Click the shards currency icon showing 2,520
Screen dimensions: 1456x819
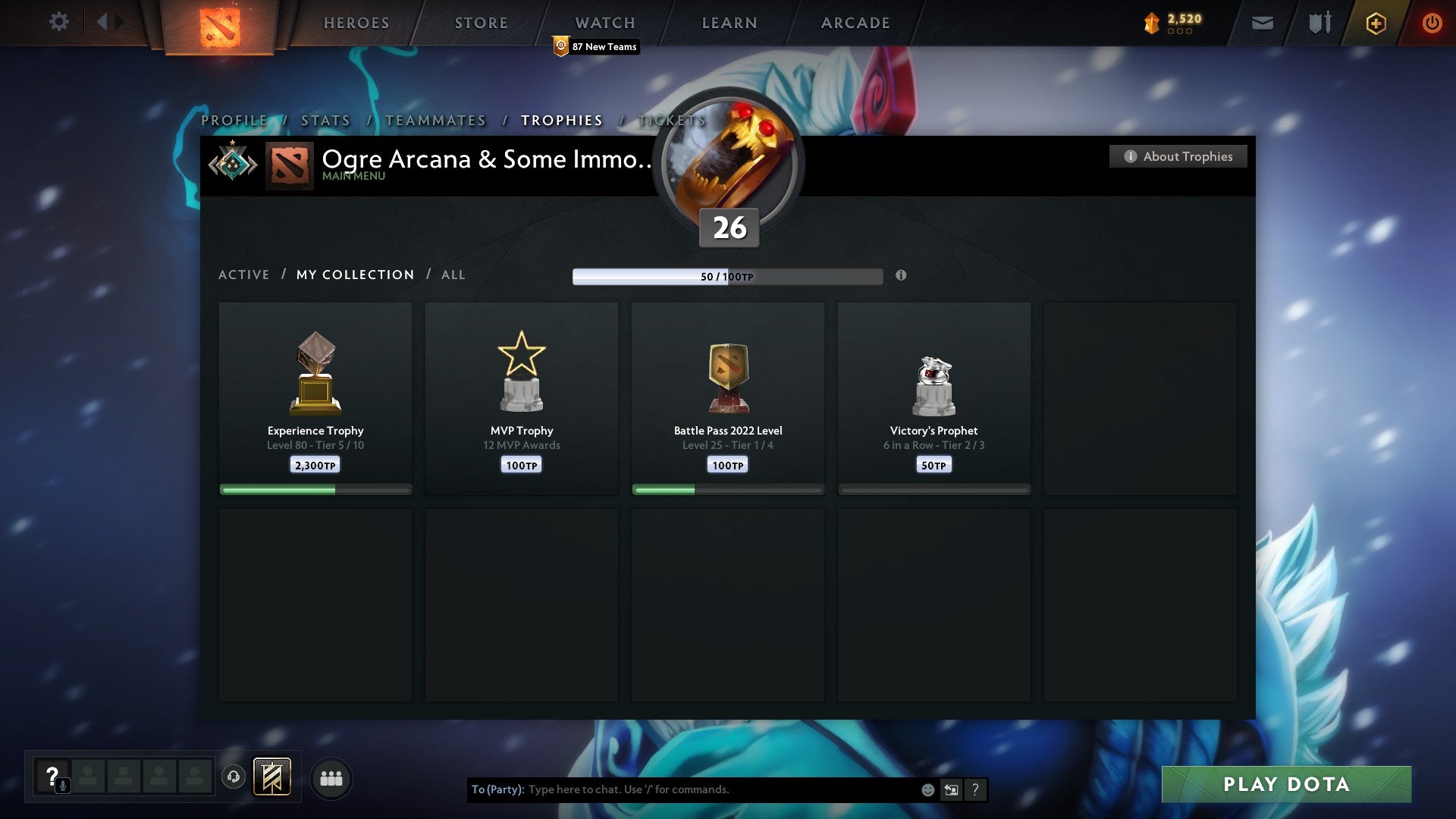[x=1150, y=23]
